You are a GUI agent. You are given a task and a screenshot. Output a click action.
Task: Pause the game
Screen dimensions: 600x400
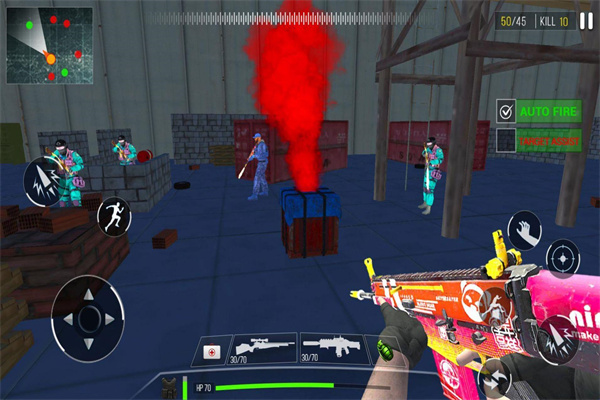585,20
